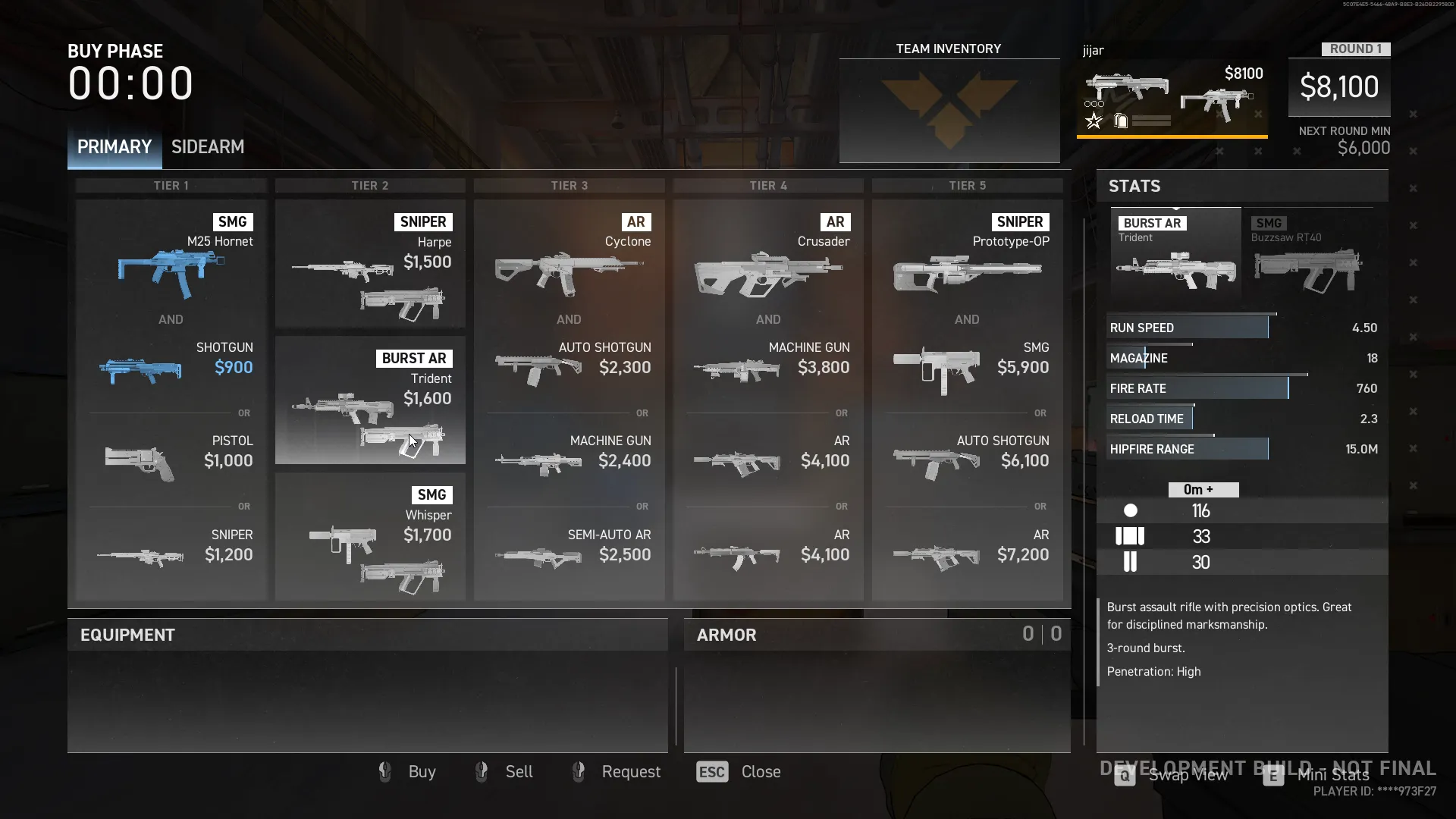The height and width of the screenshot is (819, 1456).
Task: Select the $2,400 machine gun
Action: pyautogui.click(x=569, y=460)
